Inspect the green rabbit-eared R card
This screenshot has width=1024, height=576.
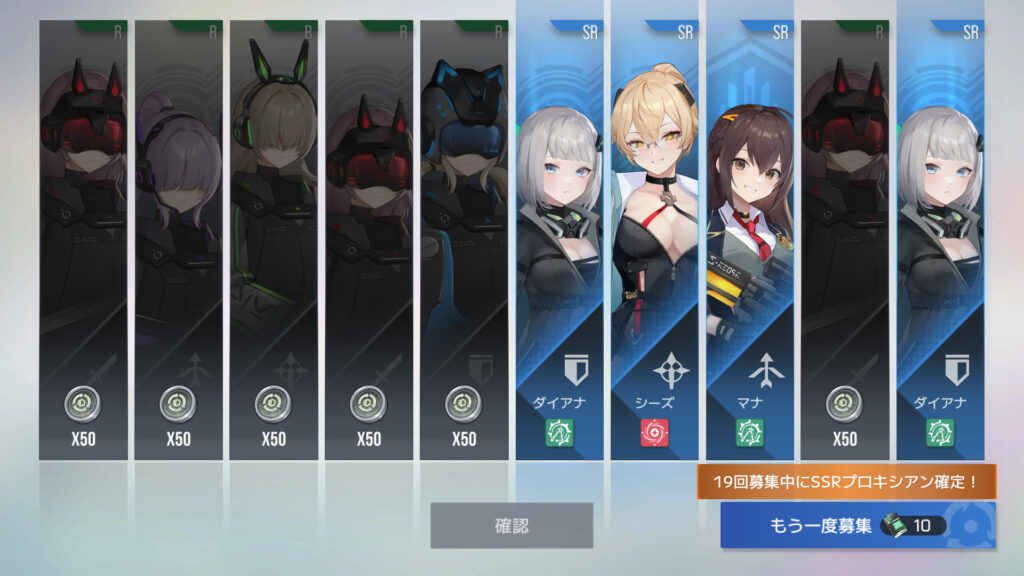[273, 240]
